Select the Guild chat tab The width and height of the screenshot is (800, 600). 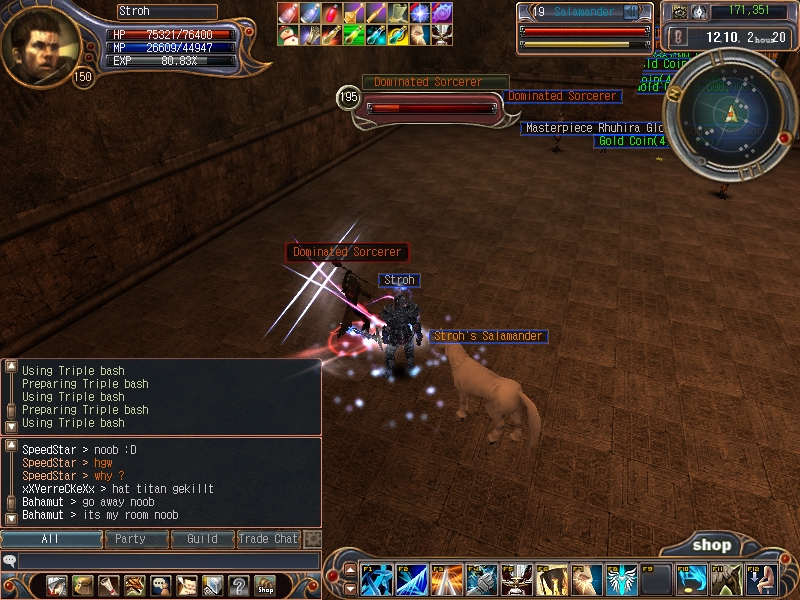pos(202,539)
